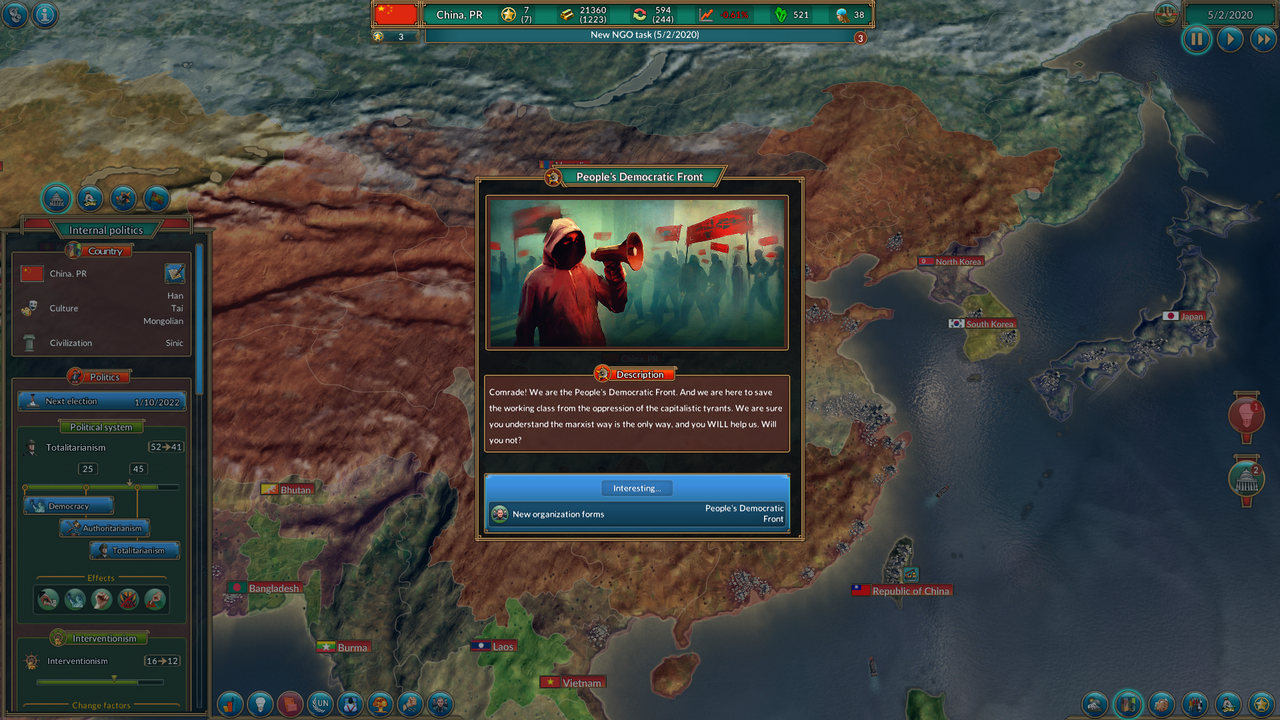This screenshot has height=720, width=1280.
Task: Select the Democracy political system
Action: 68,505
